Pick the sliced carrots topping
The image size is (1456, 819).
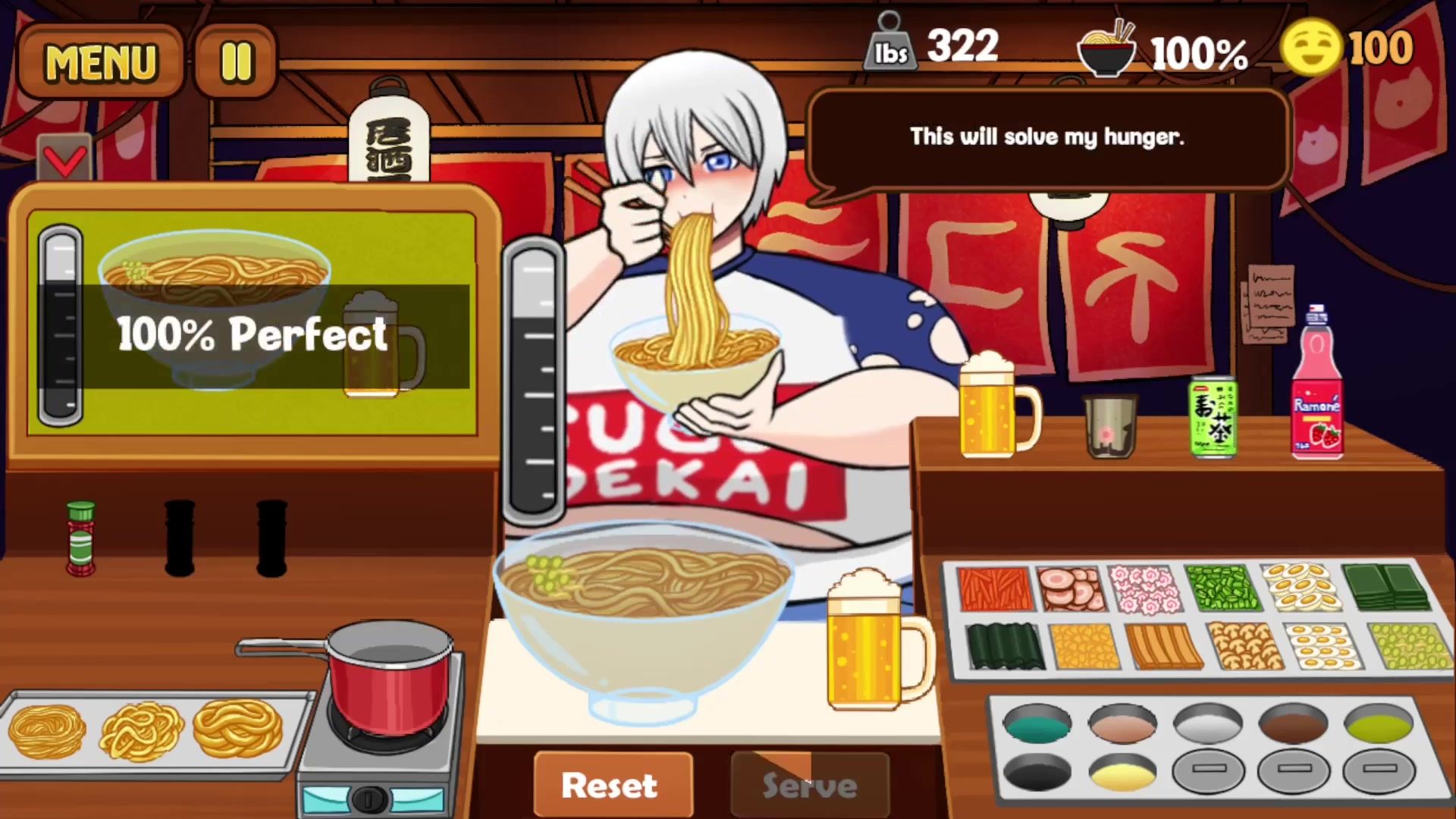993,588
